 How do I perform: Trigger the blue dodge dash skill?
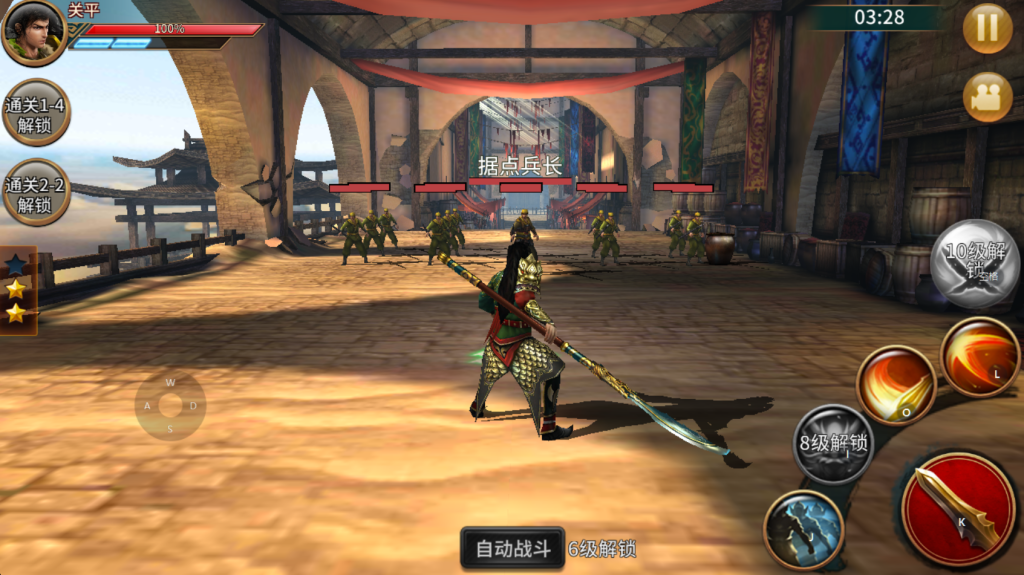(804, 529)
